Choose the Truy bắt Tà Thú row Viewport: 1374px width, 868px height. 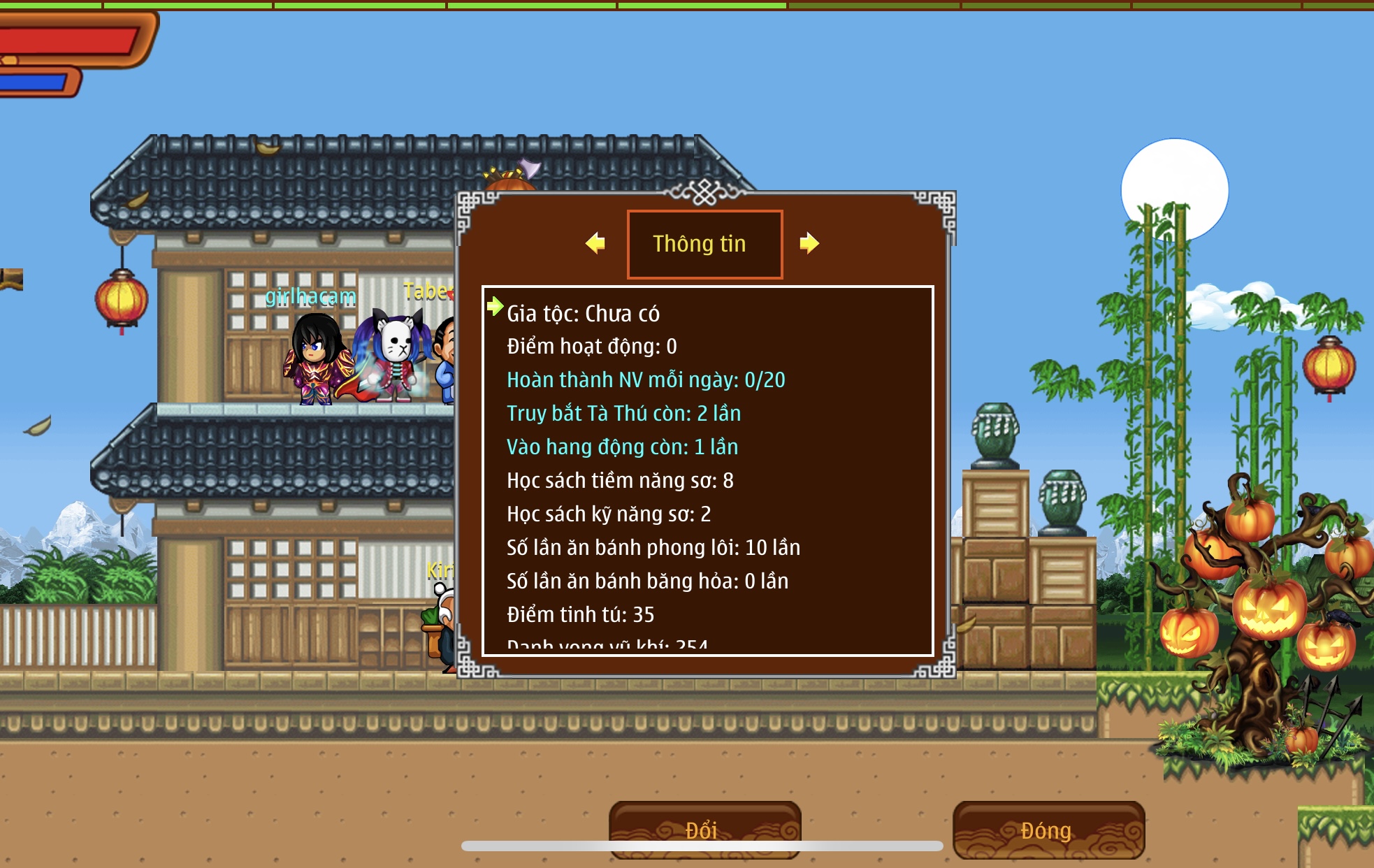(623, 414)
